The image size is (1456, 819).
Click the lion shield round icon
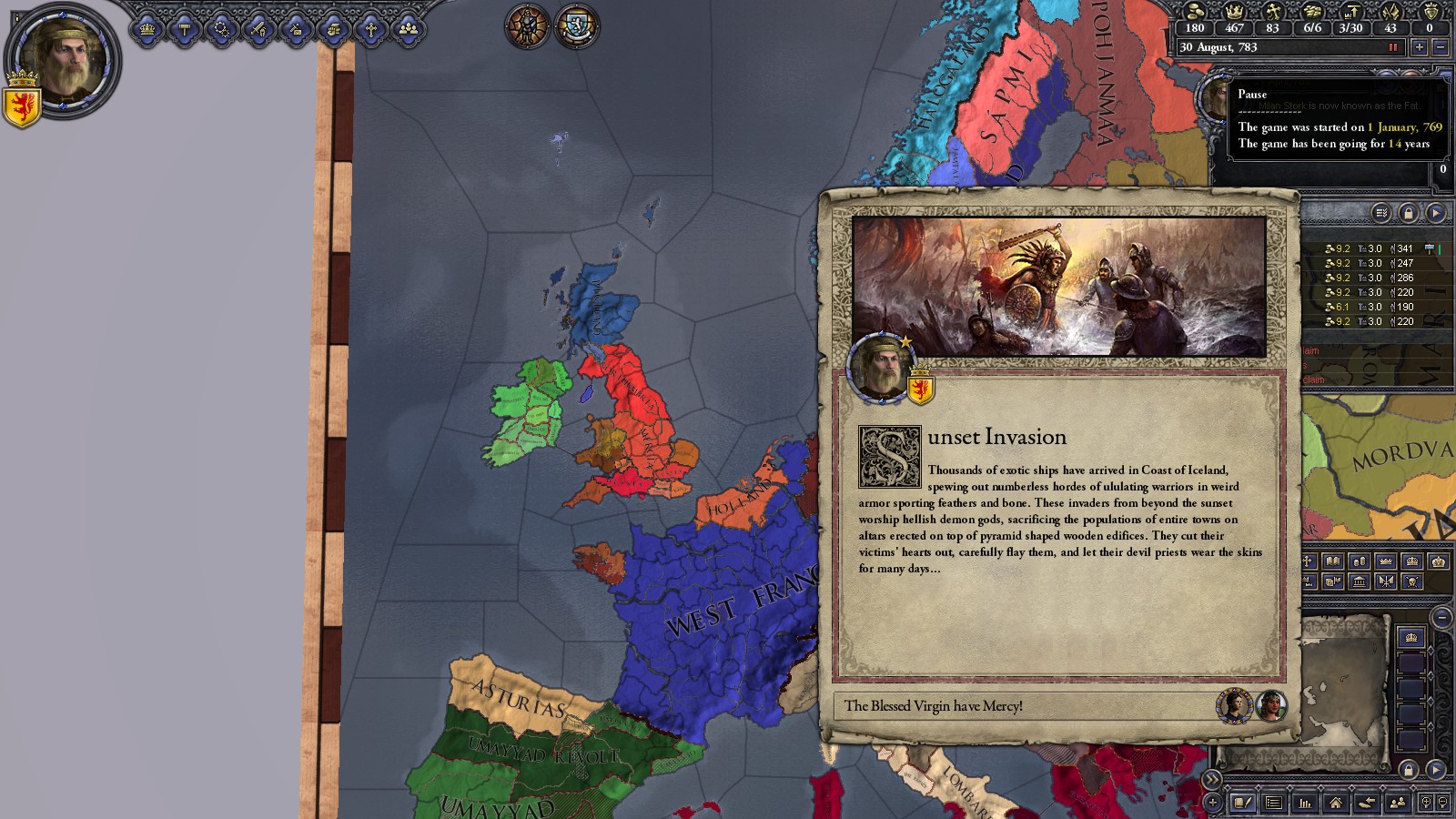click(x=577, y=25)
